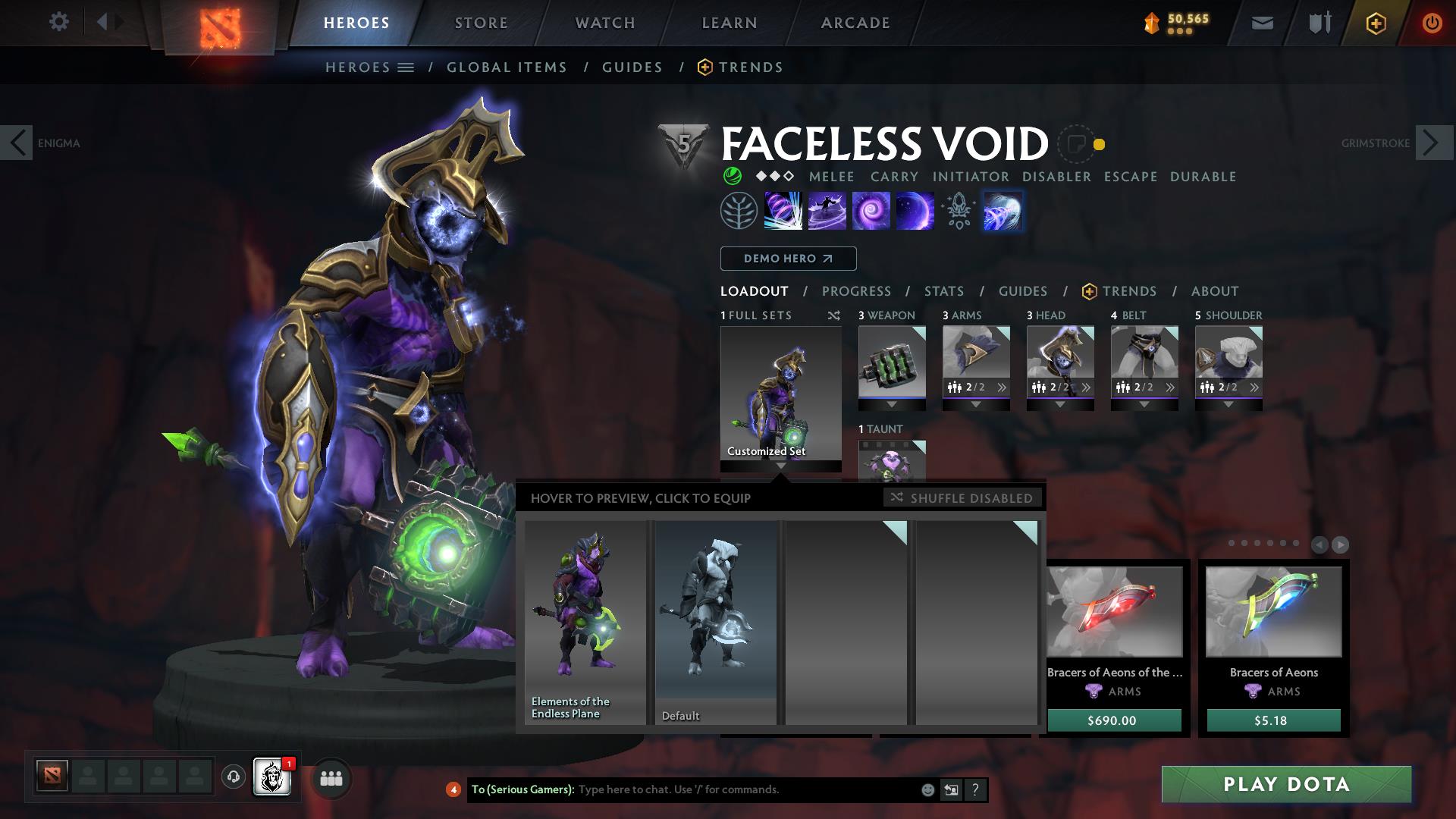
Task: Expand the Head slot dropdown arrow
Action: 1060,404
